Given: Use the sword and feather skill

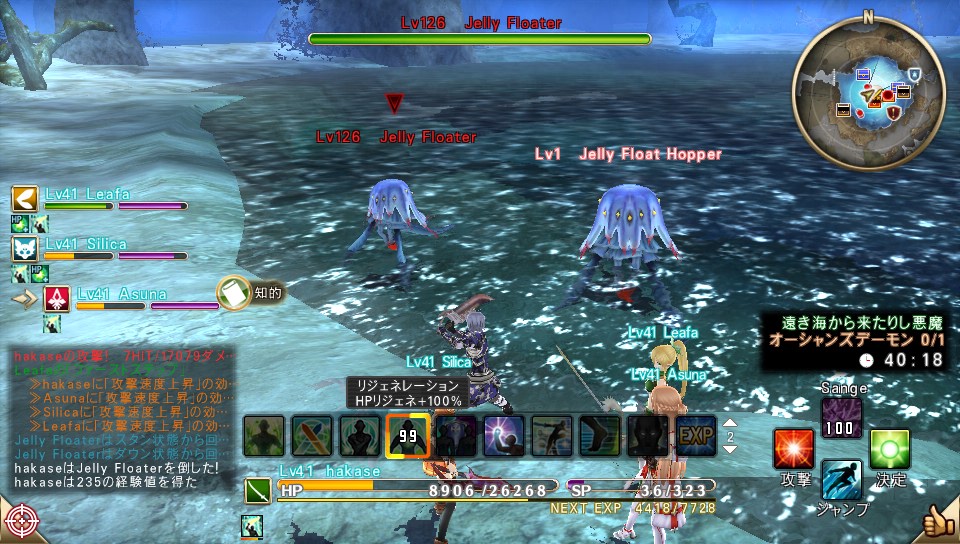Looking at the screenshot, I should tap(311, 436).
